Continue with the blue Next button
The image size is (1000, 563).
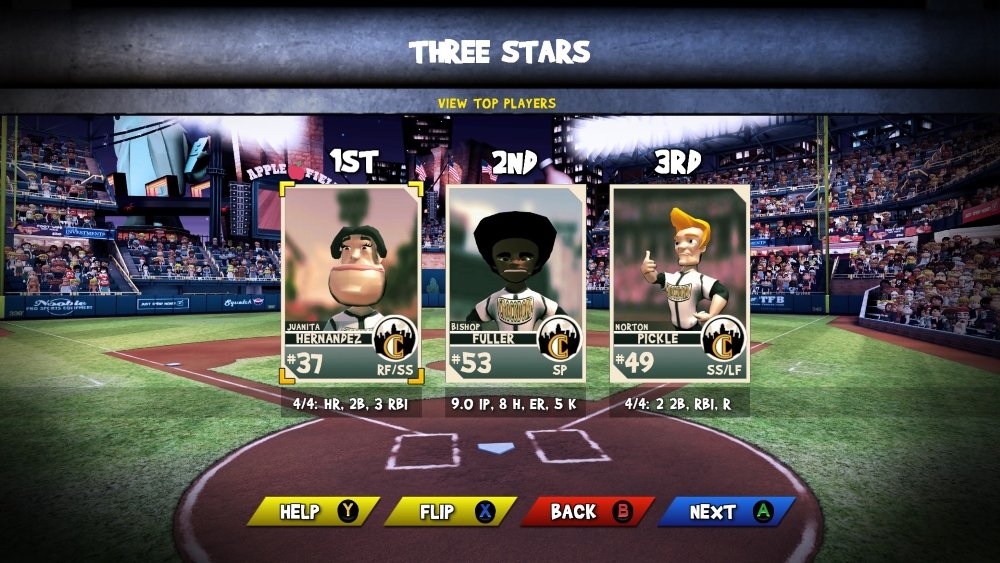[726, 511]
